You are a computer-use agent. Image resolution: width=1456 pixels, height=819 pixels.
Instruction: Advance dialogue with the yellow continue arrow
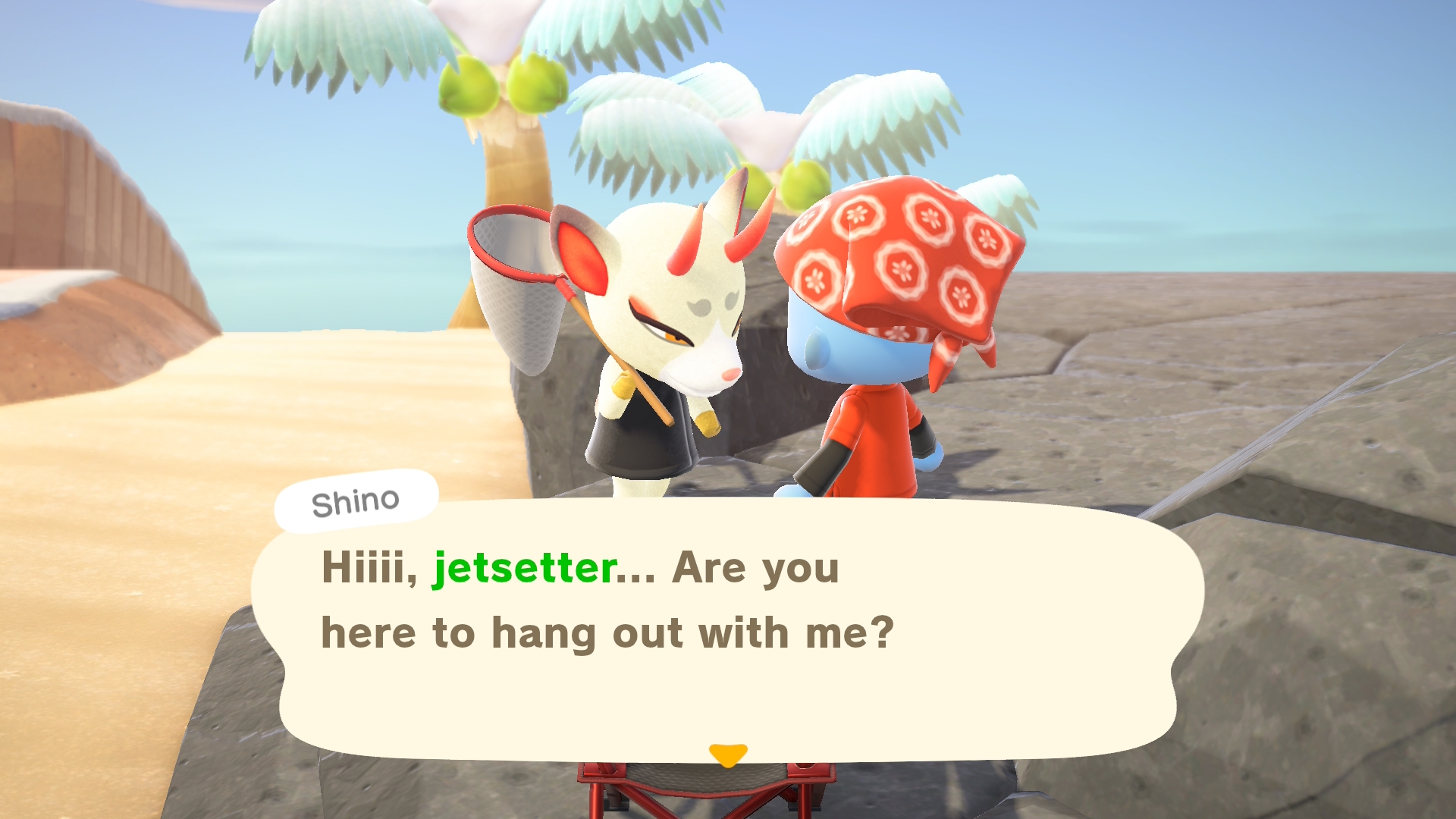point(728,755)
